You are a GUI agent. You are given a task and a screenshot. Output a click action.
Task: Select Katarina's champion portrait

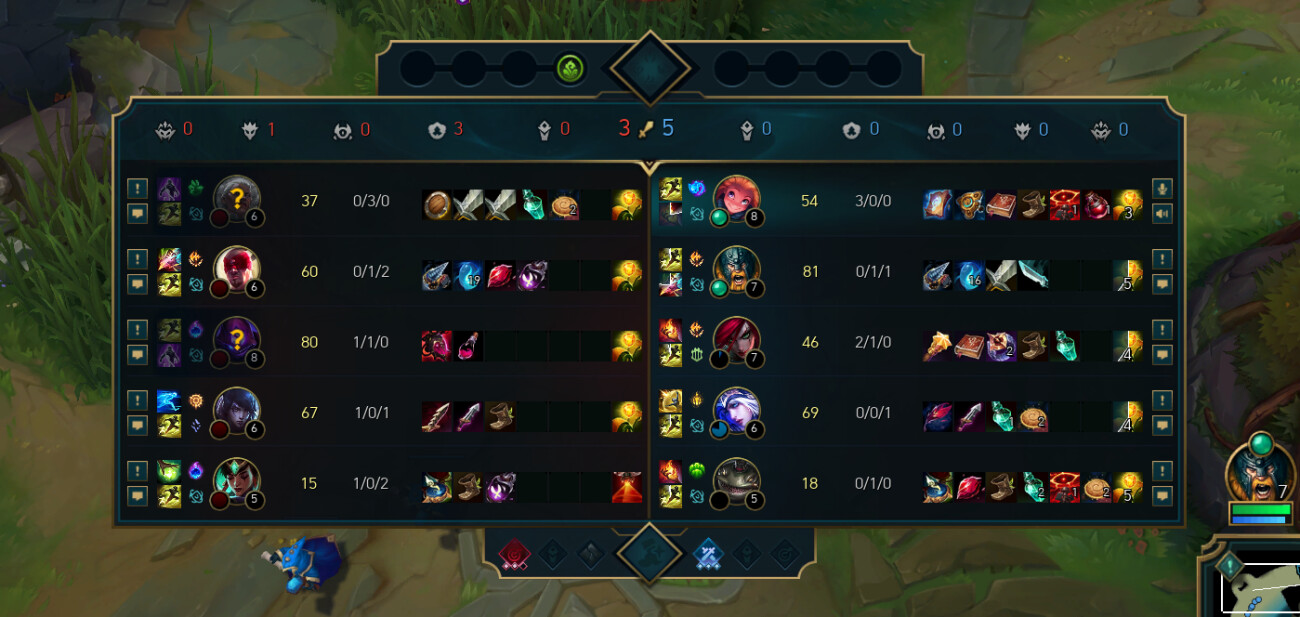point(736,341)
